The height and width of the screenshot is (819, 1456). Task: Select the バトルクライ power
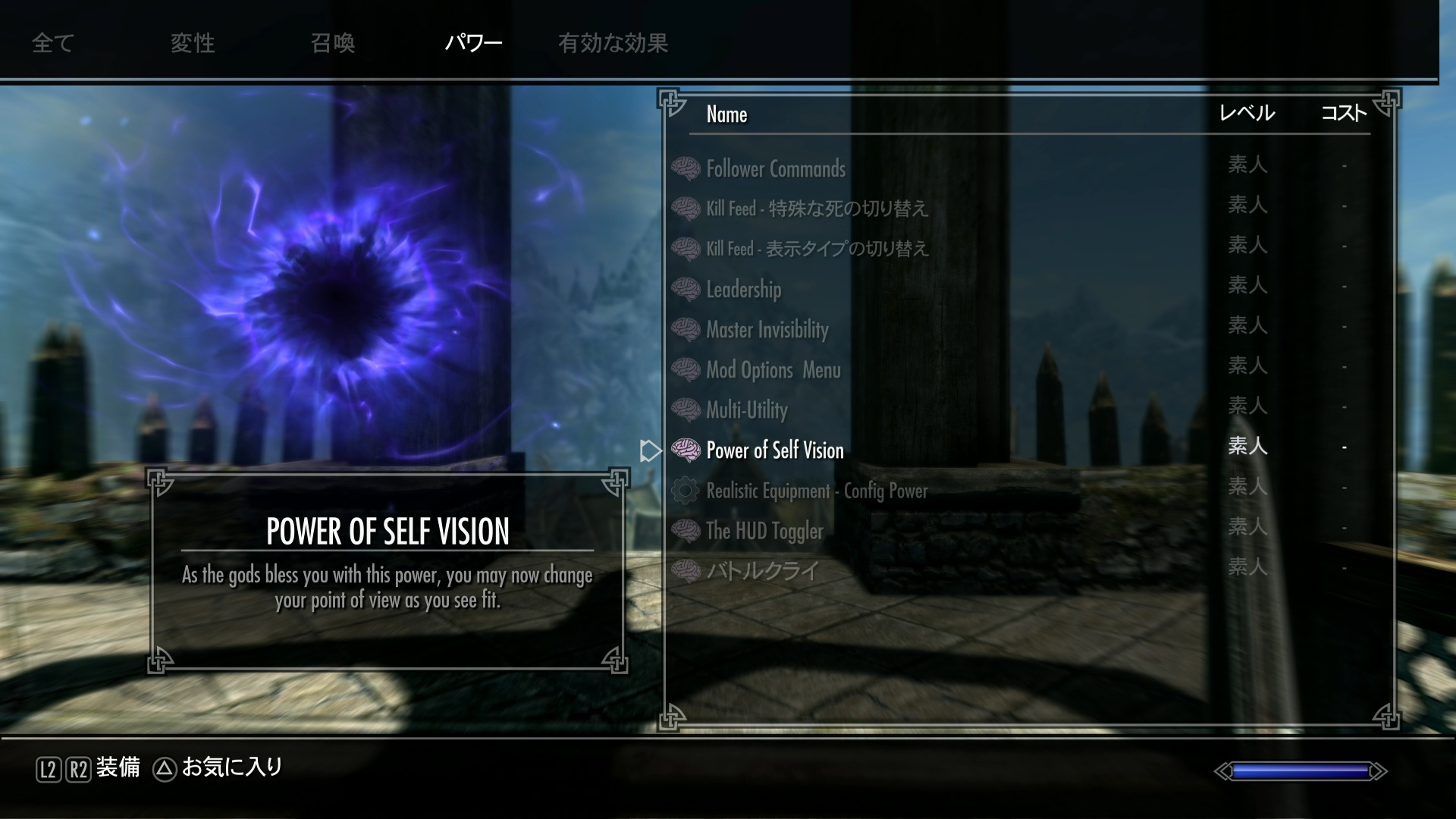click(x=762, y=570)
